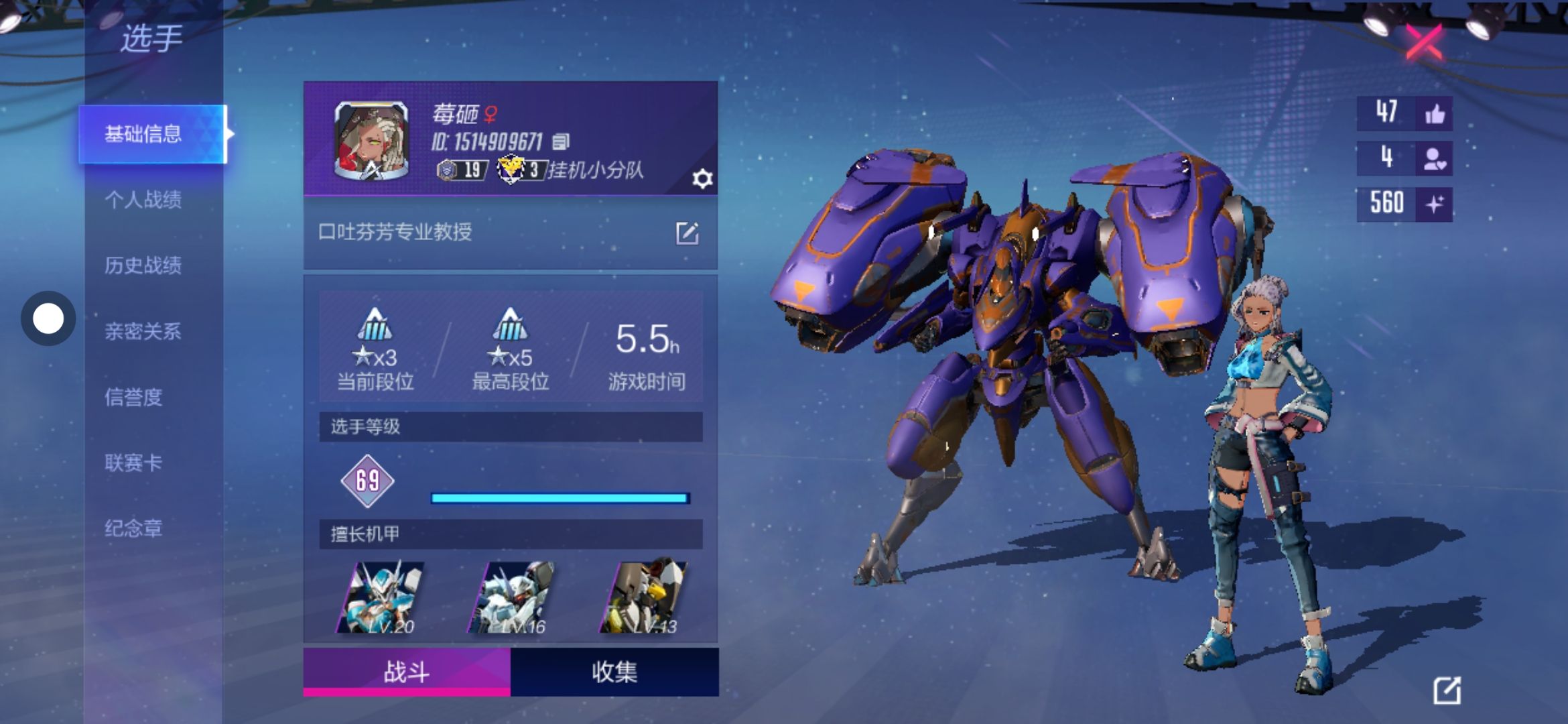Select the 亲密关系 tab
Image resolution: width=1568 pixels, height=724 pixels.
click(143, 331)
